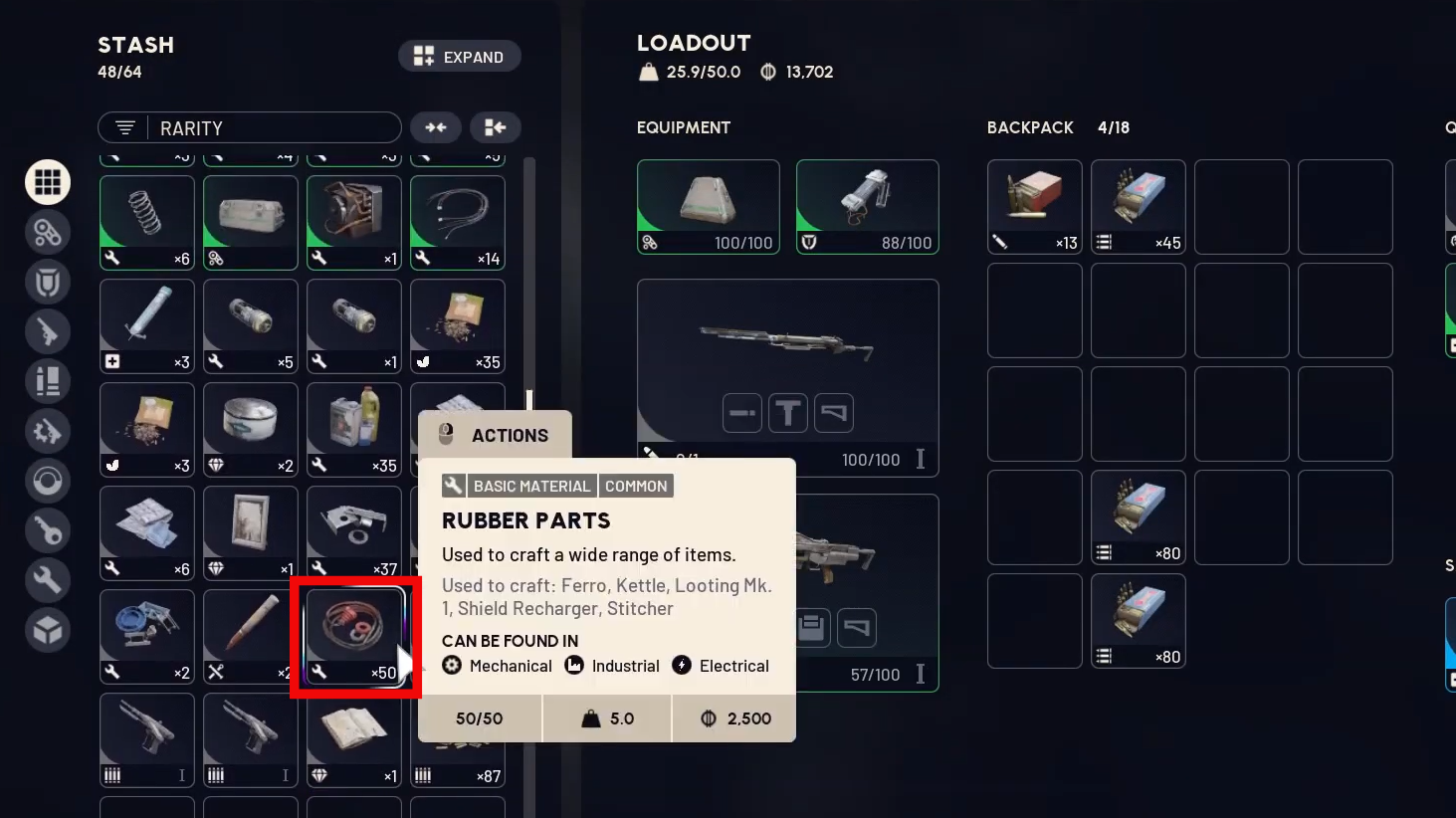Select the equipped shield at 88/100
Image resolution: width=1456 pixels, height=818 pixels.
pyautogui.click(x=867, y=206)
